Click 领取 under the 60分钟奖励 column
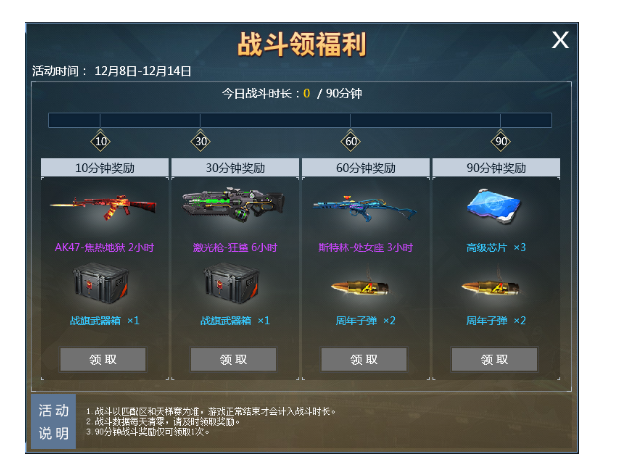633x464 pixels. pos(364,359)
